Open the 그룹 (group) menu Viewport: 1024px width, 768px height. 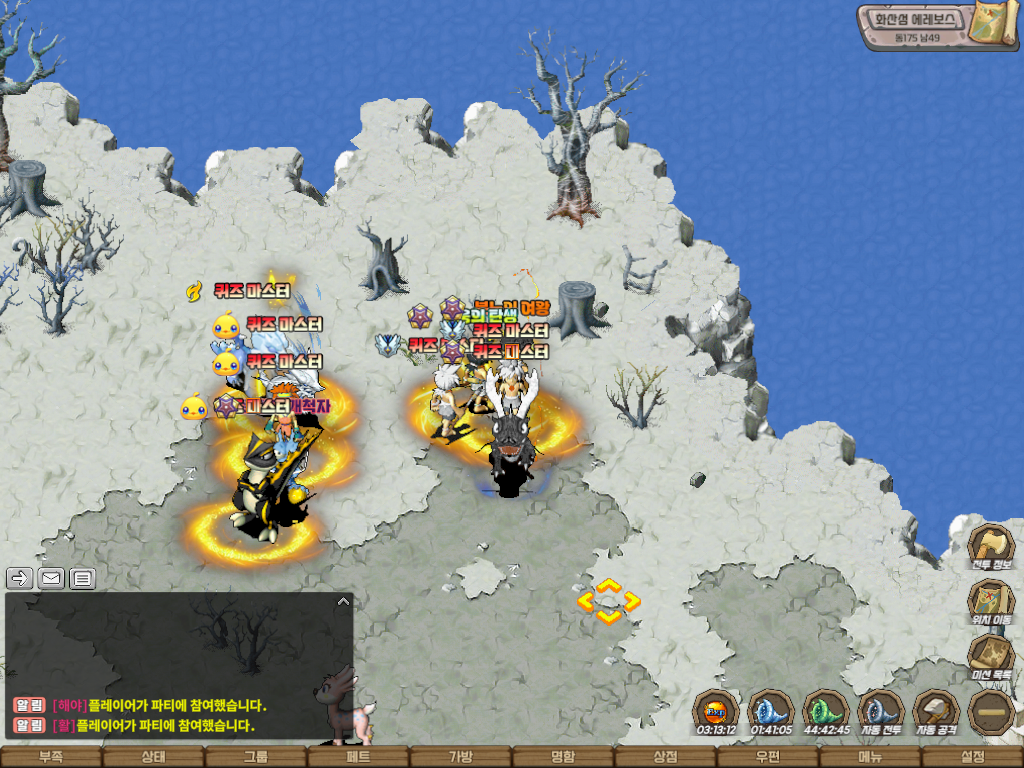(x=256, y=757)
